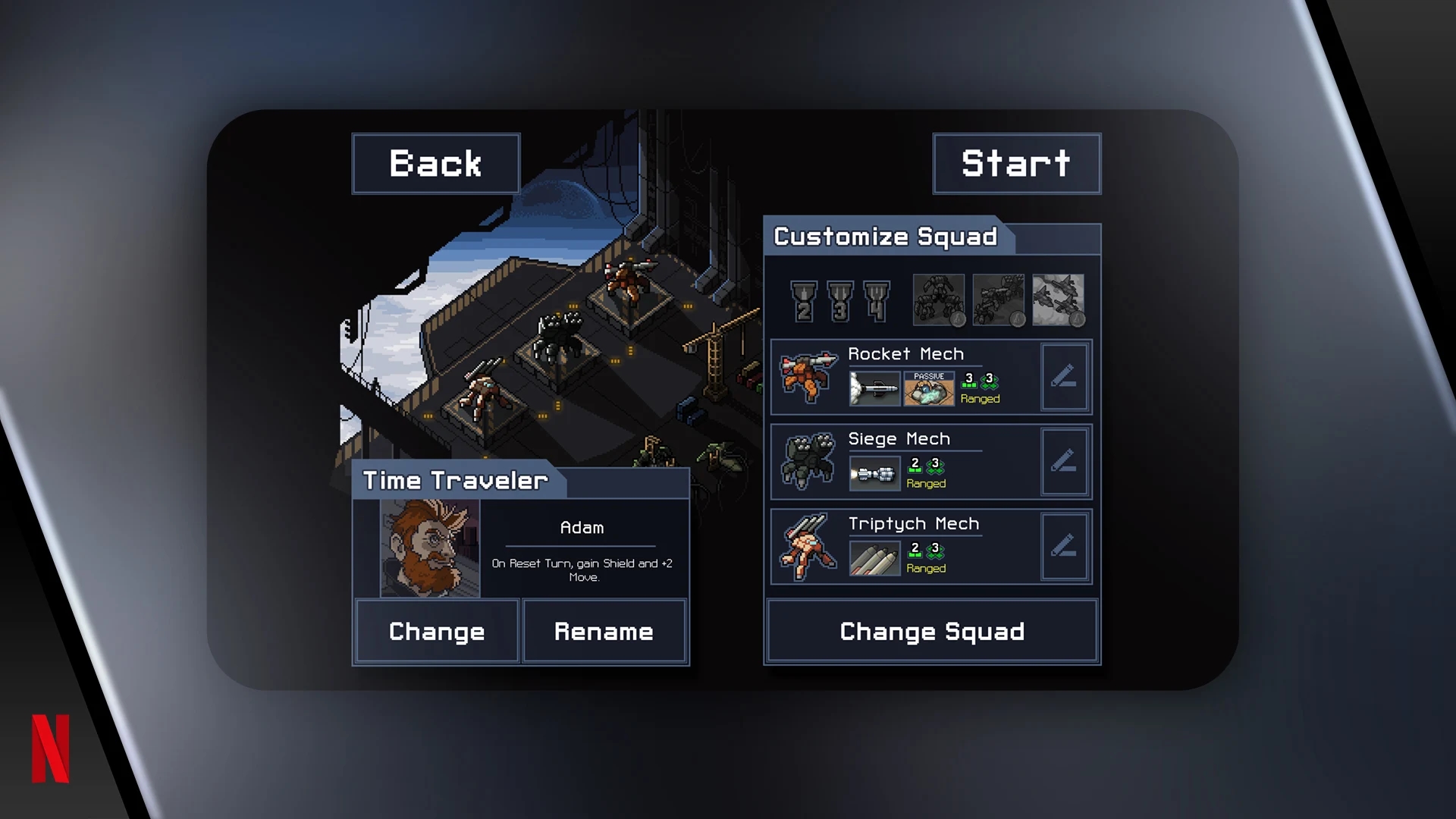
Task: Click Rename to rename pilot Adam
Action: click(x=604, y=631)
